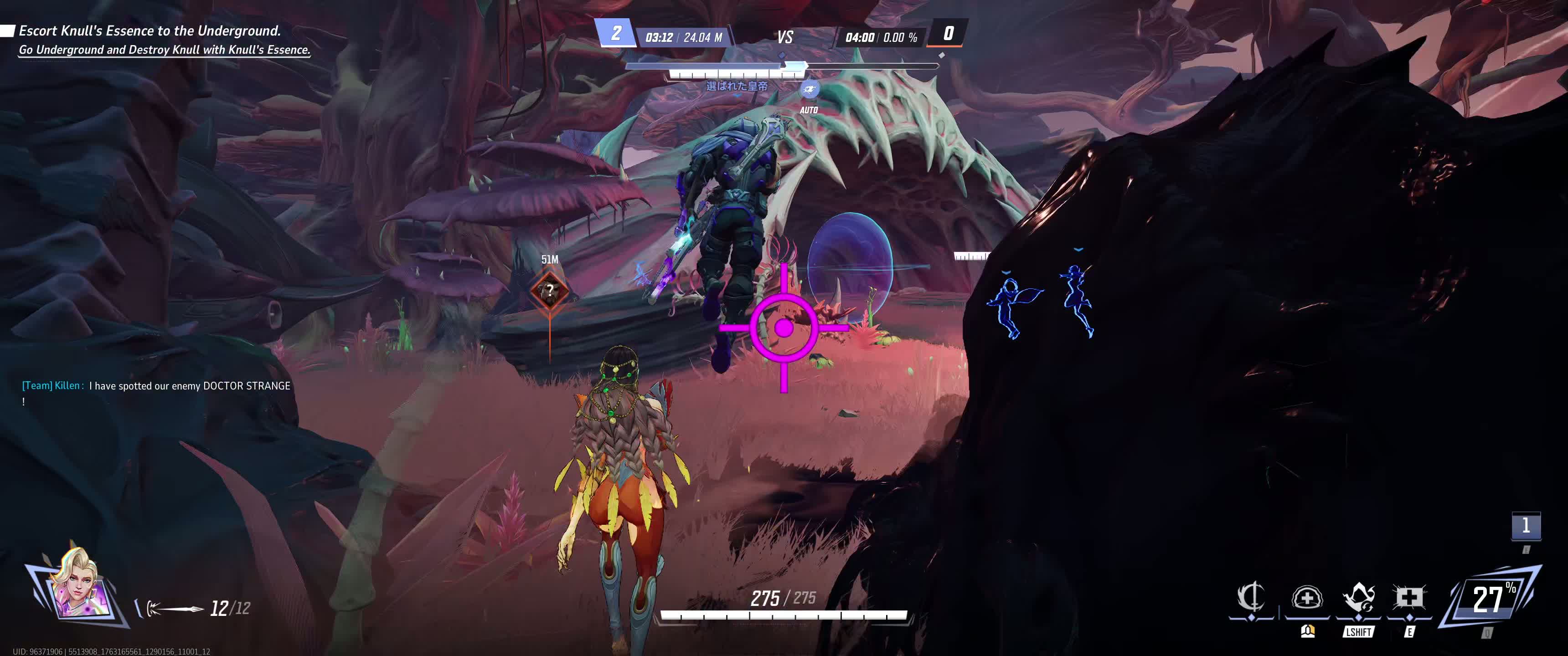Click the escort progress bar at the top

(x=782, y=66)
